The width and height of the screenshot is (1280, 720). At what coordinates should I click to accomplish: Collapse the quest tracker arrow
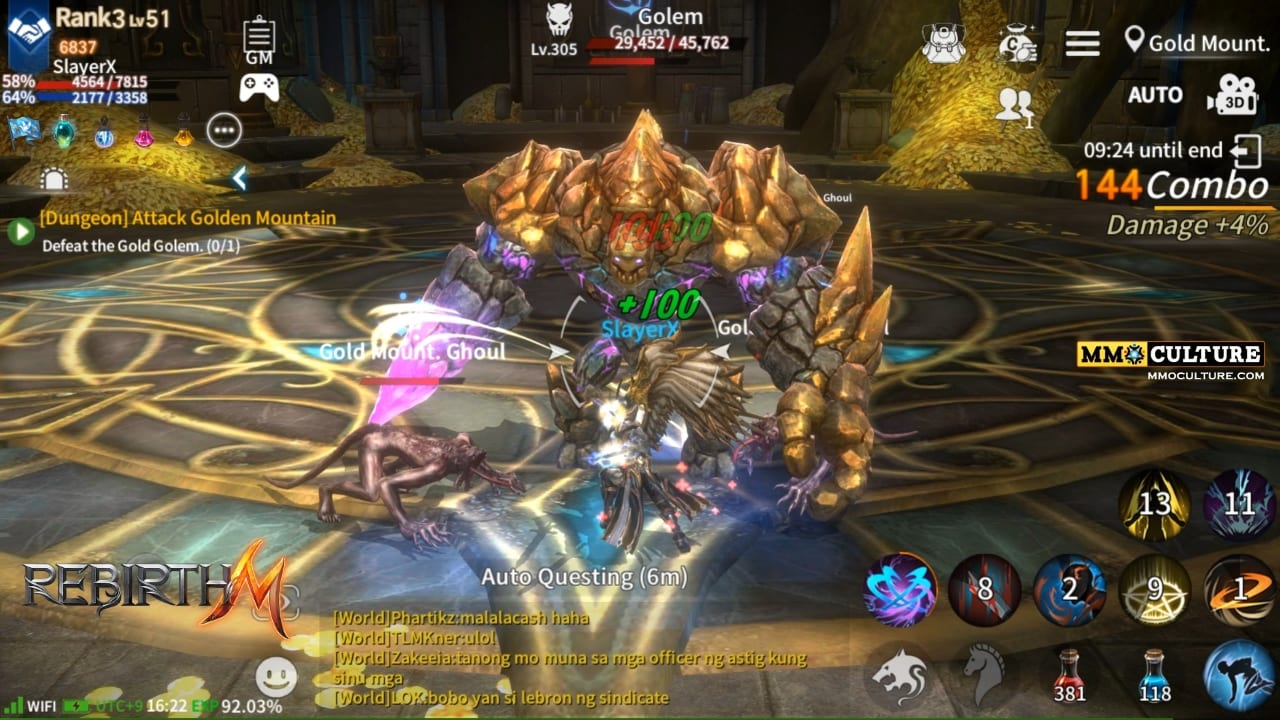pos(239,179)
